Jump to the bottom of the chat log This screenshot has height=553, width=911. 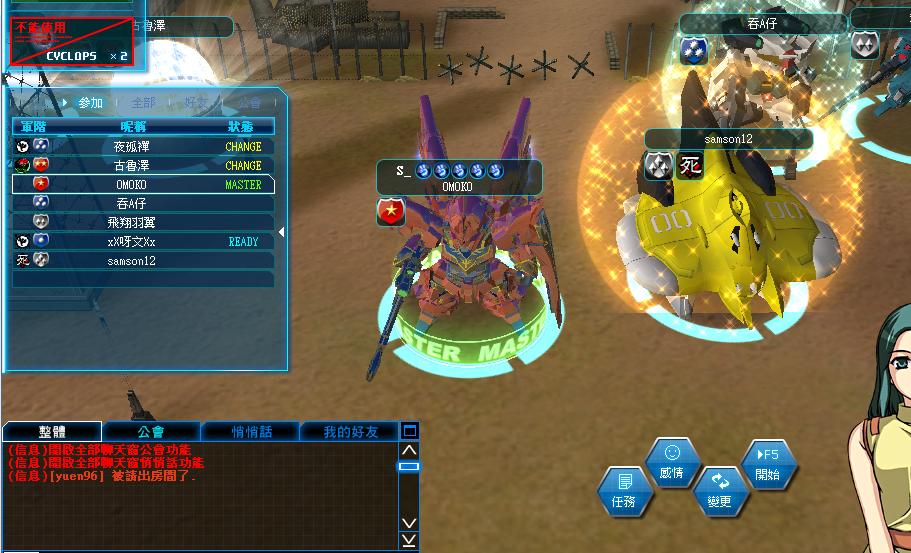(x=409, y=540)
